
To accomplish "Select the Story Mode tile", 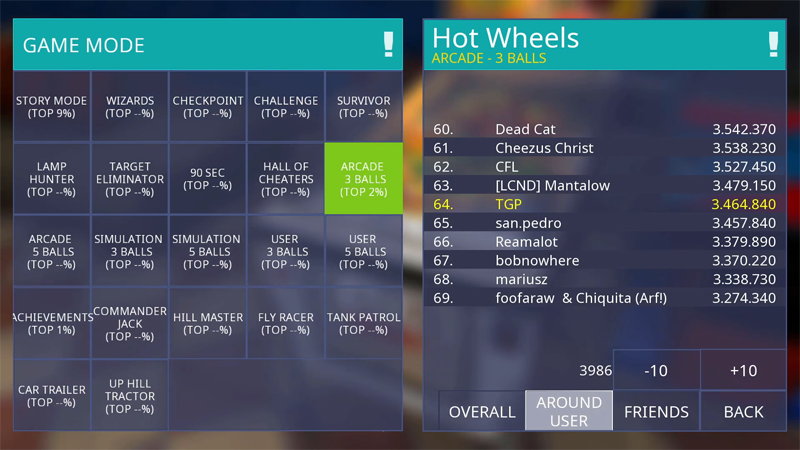I will (51, 107).
